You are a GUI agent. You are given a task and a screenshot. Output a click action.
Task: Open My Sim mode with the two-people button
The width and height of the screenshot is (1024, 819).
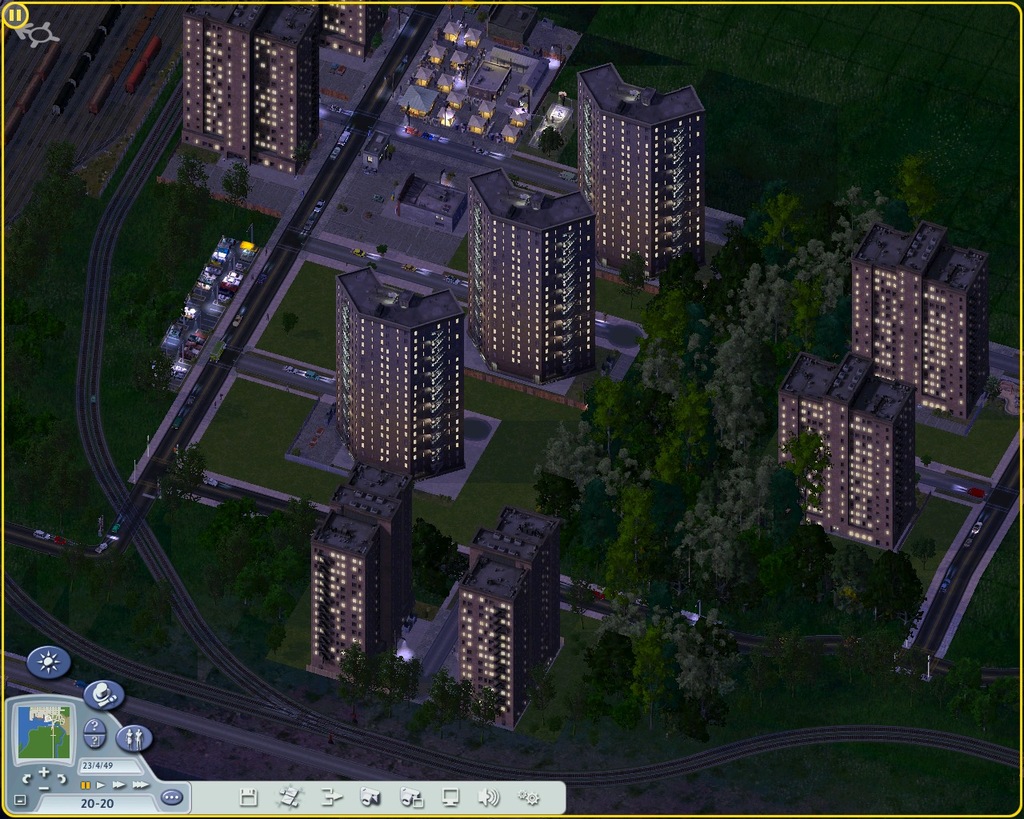(134, 738)
